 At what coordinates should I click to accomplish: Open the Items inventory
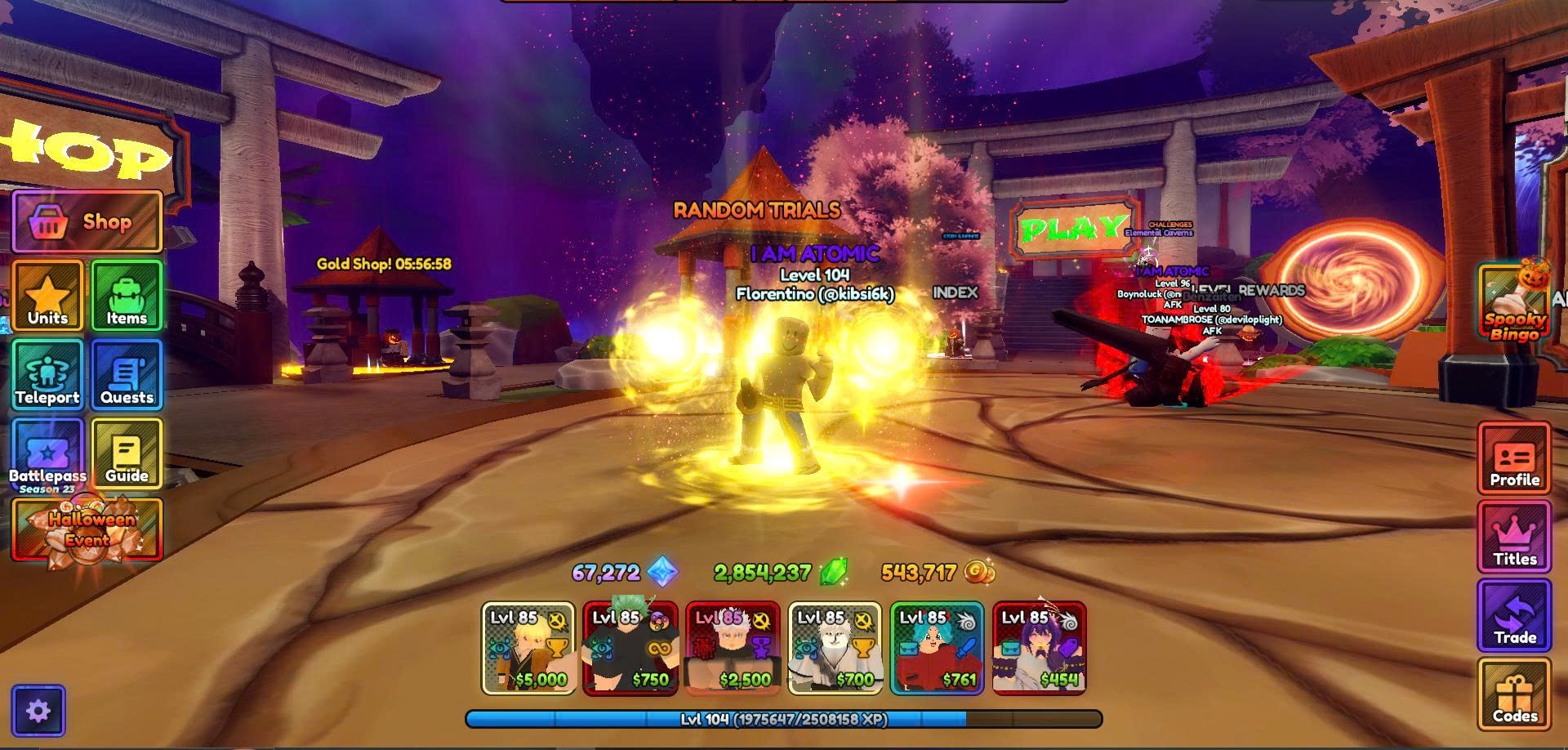click(127, 296)
